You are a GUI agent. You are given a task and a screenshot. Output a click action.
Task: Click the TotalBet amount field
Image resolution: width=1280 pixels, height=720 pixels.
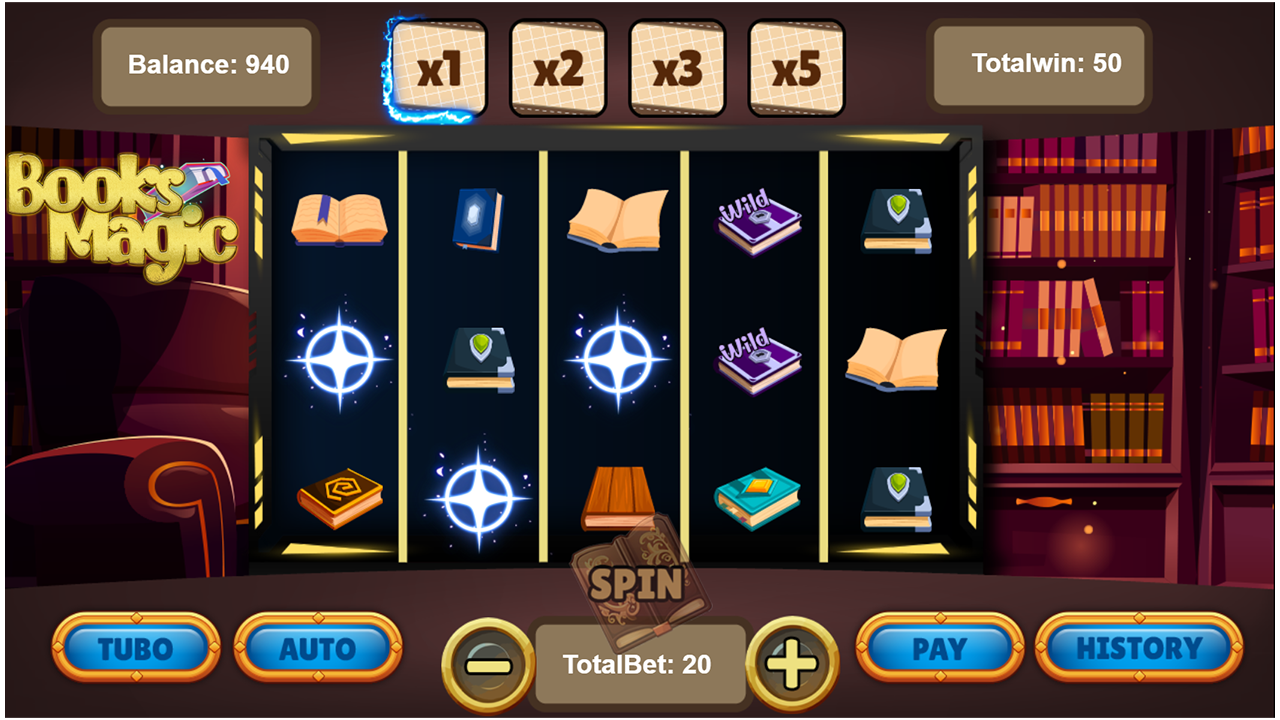click(x=640, y=661)
